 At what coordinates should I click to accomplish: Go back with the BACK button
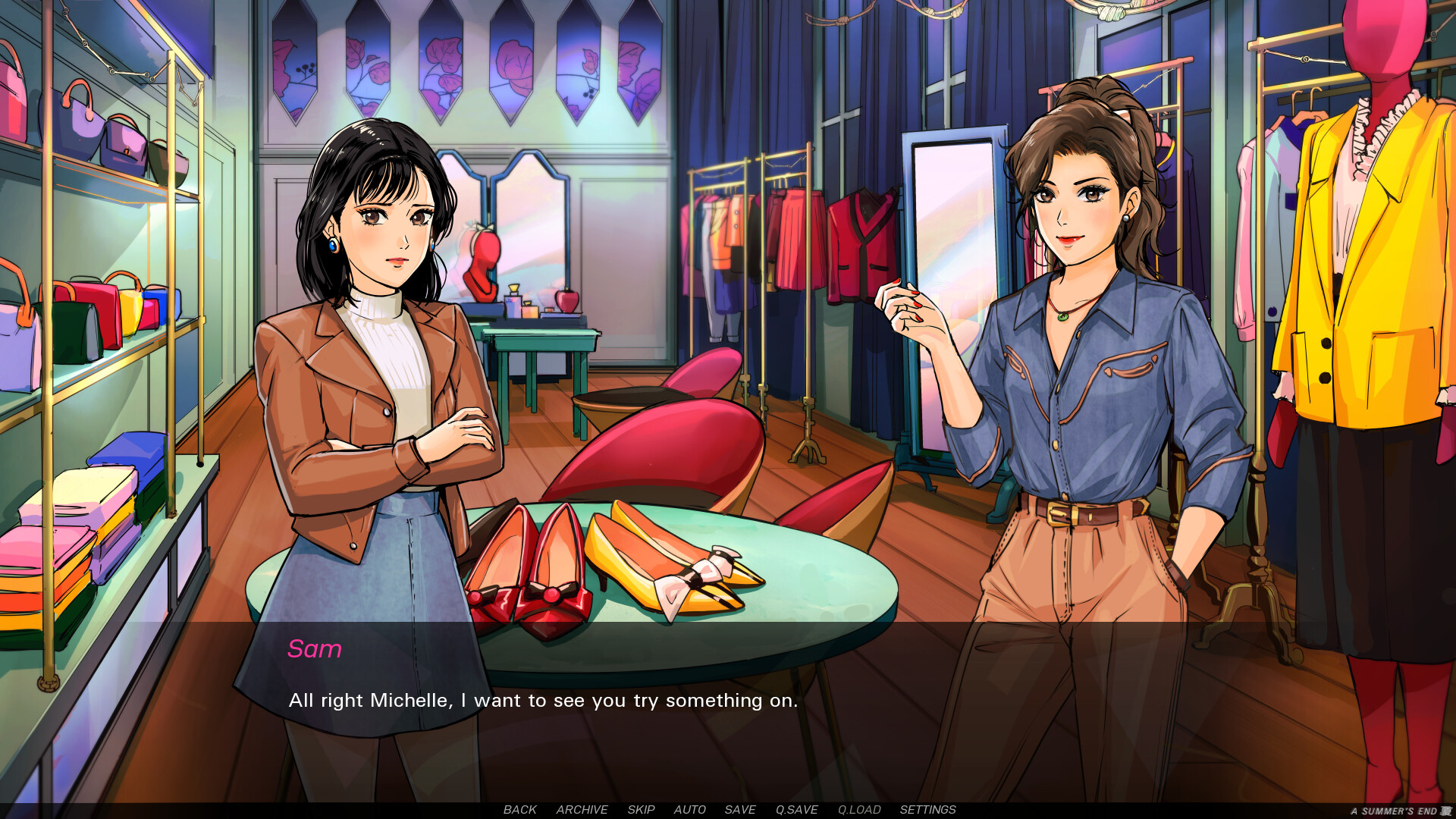click(519, 810)
